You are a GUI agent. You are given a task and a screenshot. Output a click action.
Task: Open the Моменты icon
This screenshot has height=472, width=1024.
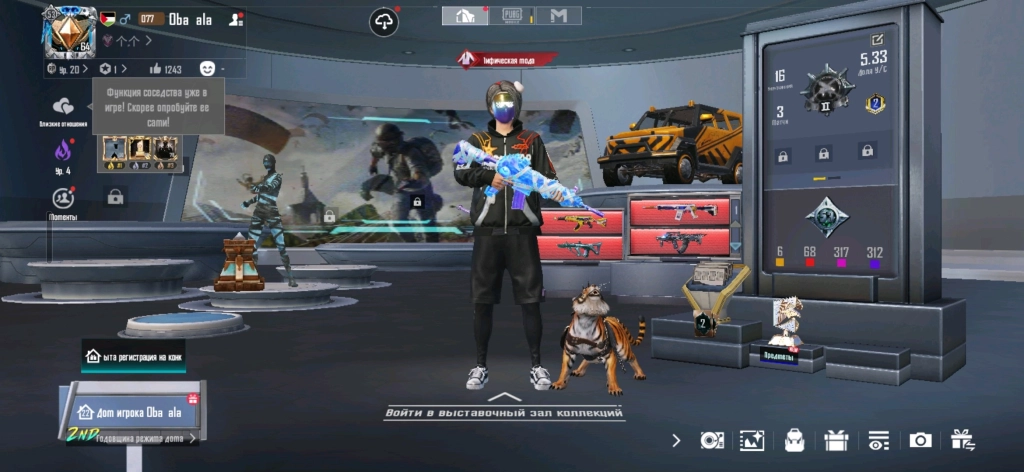63,198
